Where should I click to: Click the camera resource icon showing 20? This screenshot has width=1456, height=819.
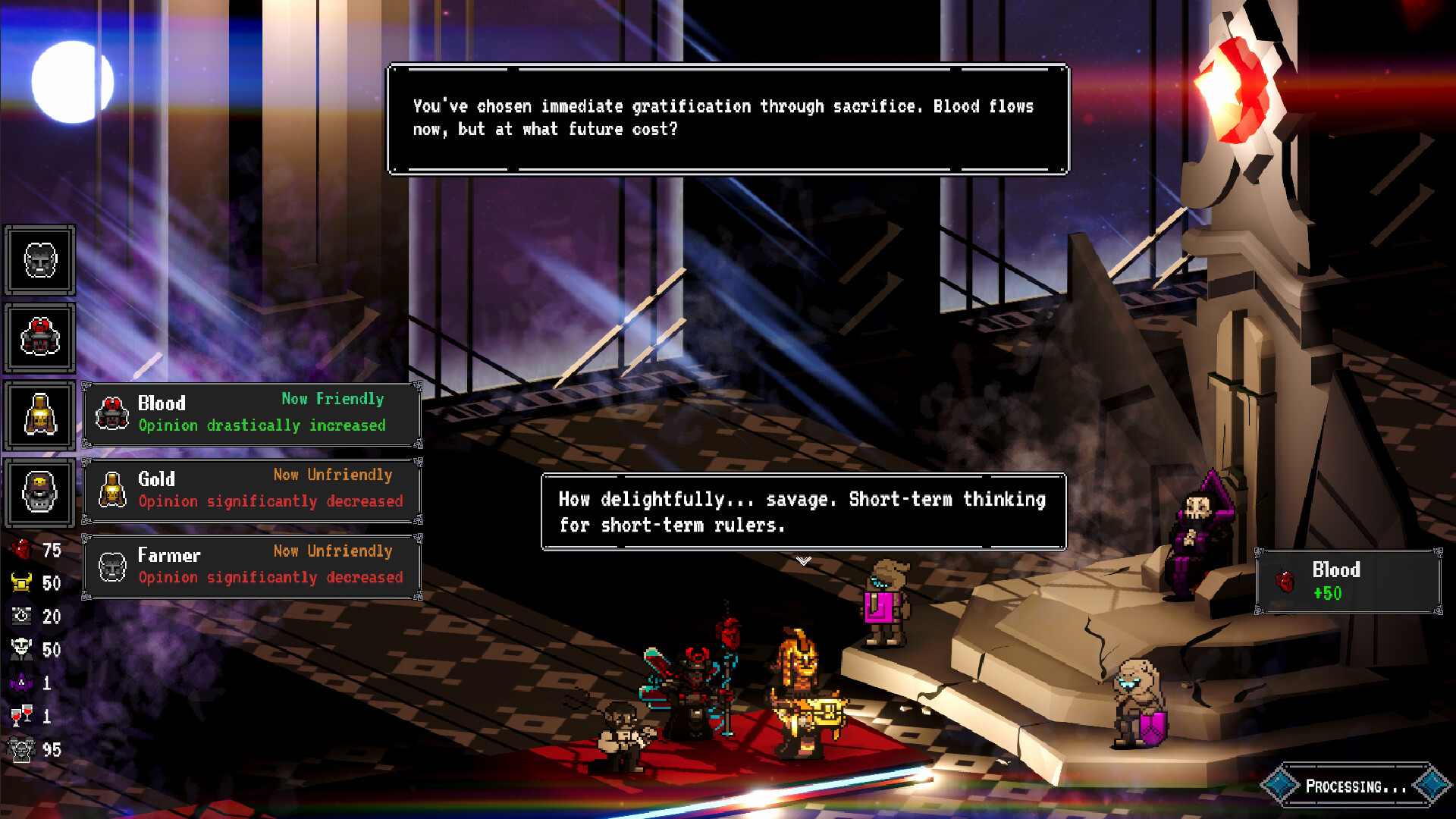(x=21, y=617)
